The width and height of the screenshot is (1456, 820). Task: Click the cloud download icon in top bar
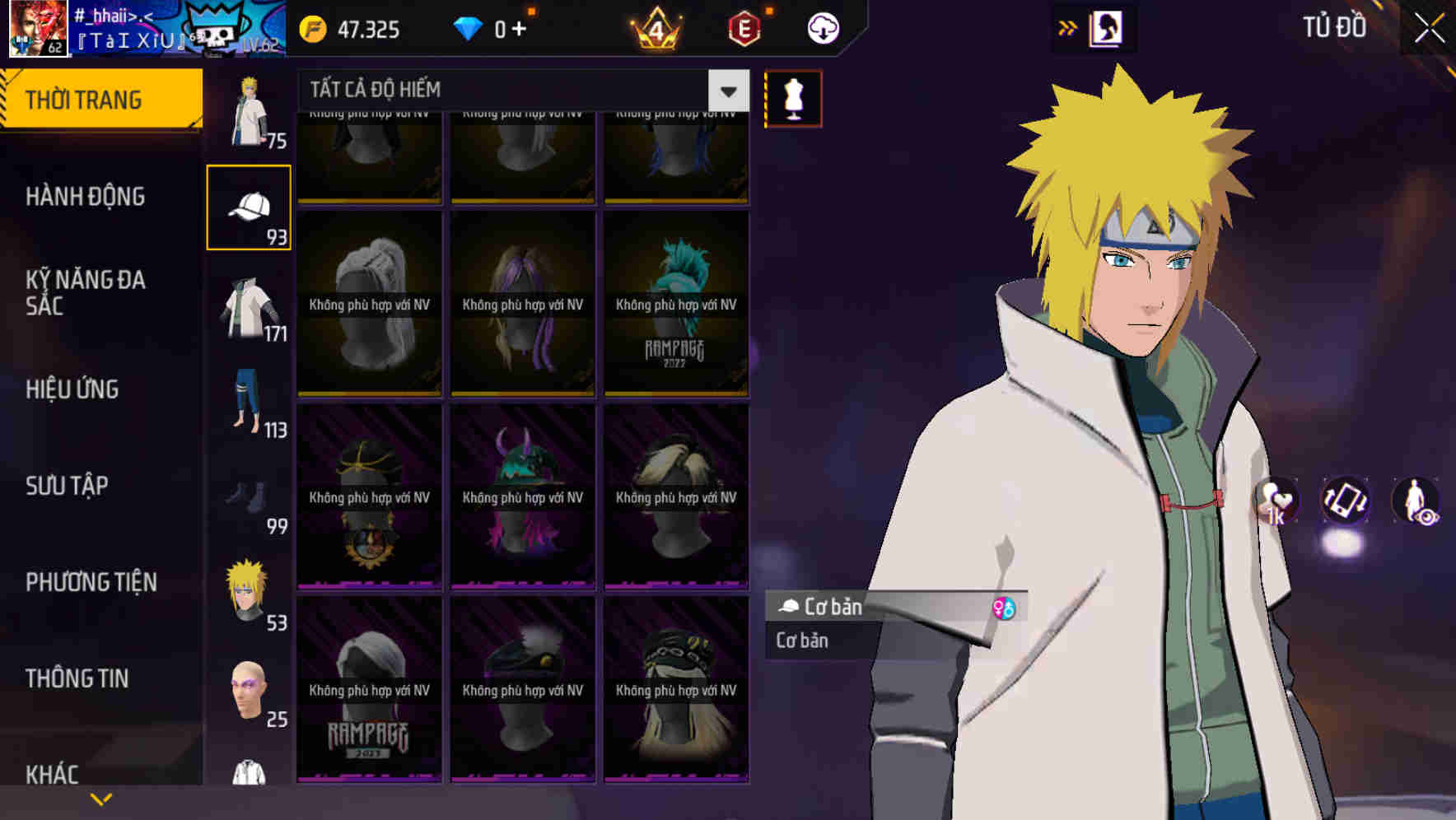pyautogui.click(x=822, y=27)
